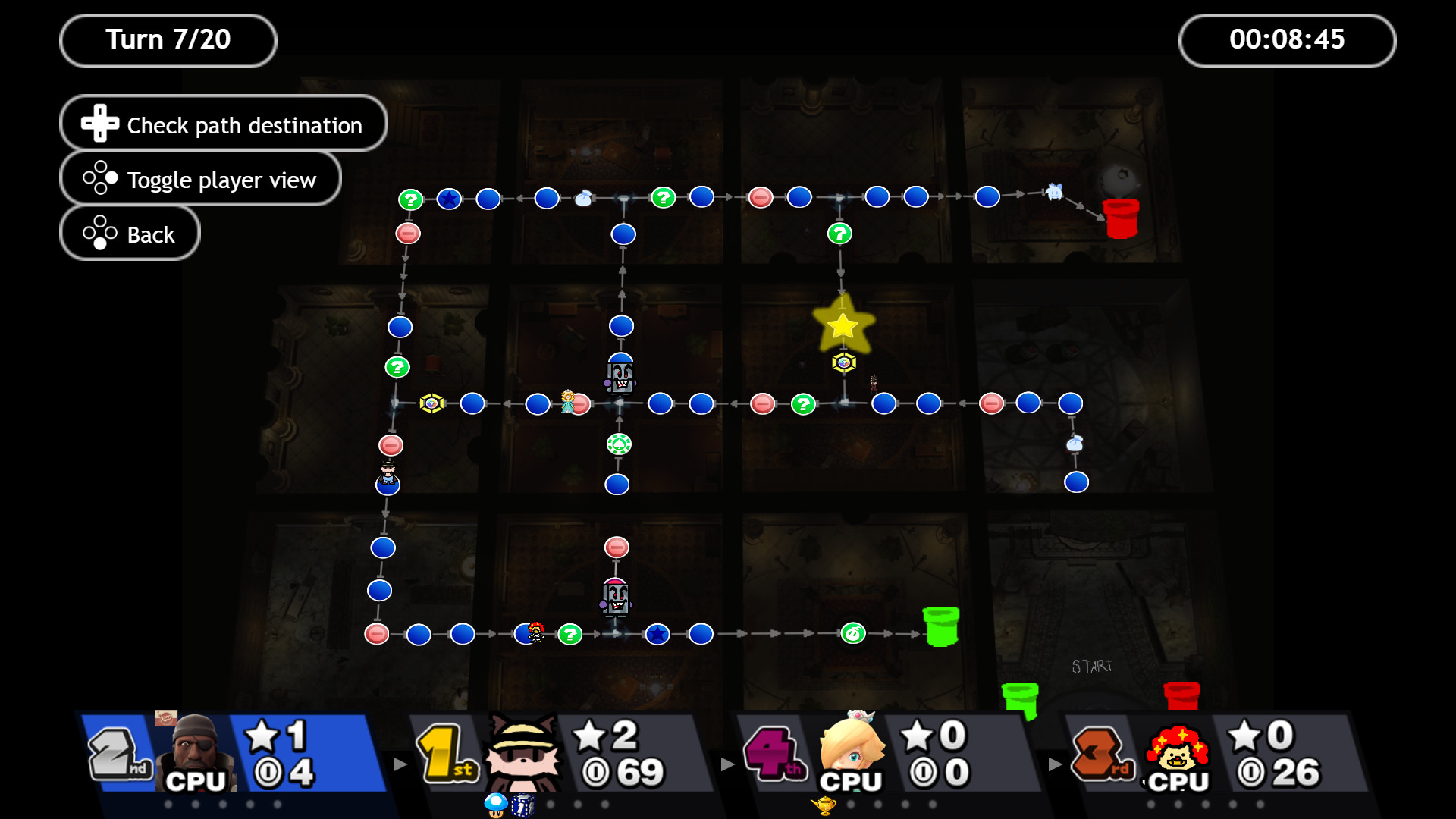1456x819 pixels.
Task: Click the dark blue star space on the bottom row
Action: pyautogui.click(x=657, y=634)
